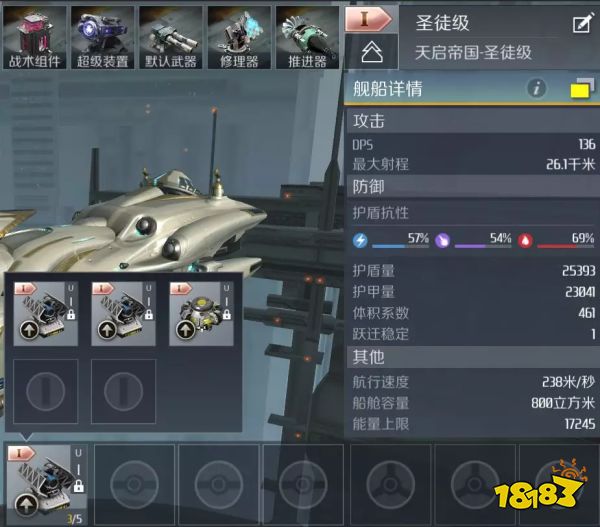Click the double up-arrow button beside 天启帝国-圣徒级

coord(370,52)
